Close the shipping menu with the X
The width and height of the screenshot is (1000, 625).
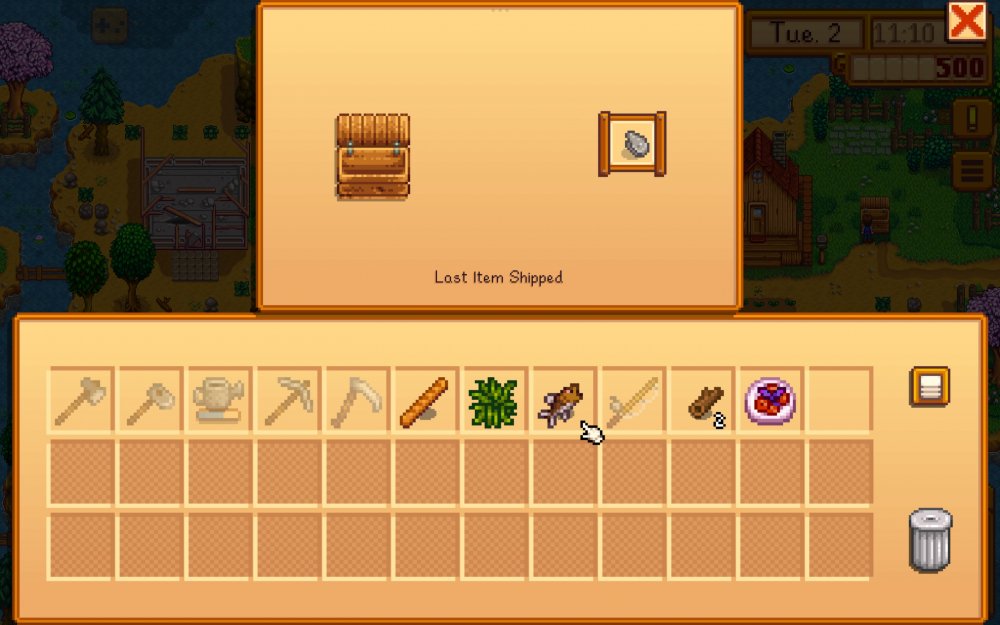966,21
